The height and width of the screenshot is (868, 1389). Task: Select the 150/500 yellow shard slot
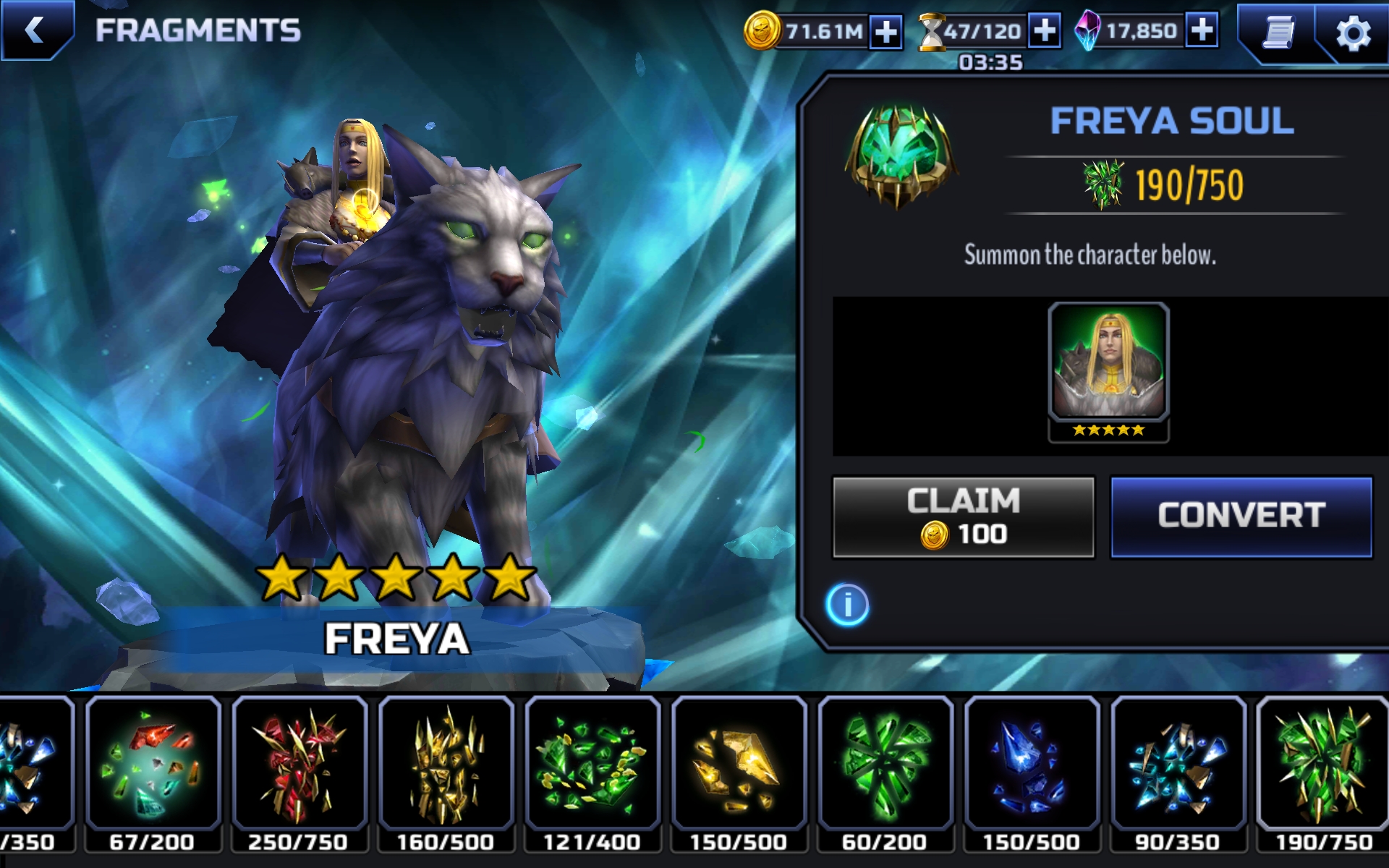pos(739,773)
